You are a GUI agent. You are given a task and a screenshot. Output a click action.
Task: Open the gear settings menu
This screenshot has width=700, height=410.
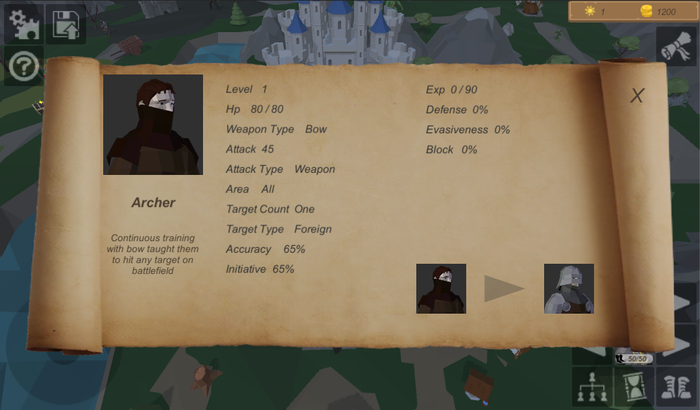point(23,23)
